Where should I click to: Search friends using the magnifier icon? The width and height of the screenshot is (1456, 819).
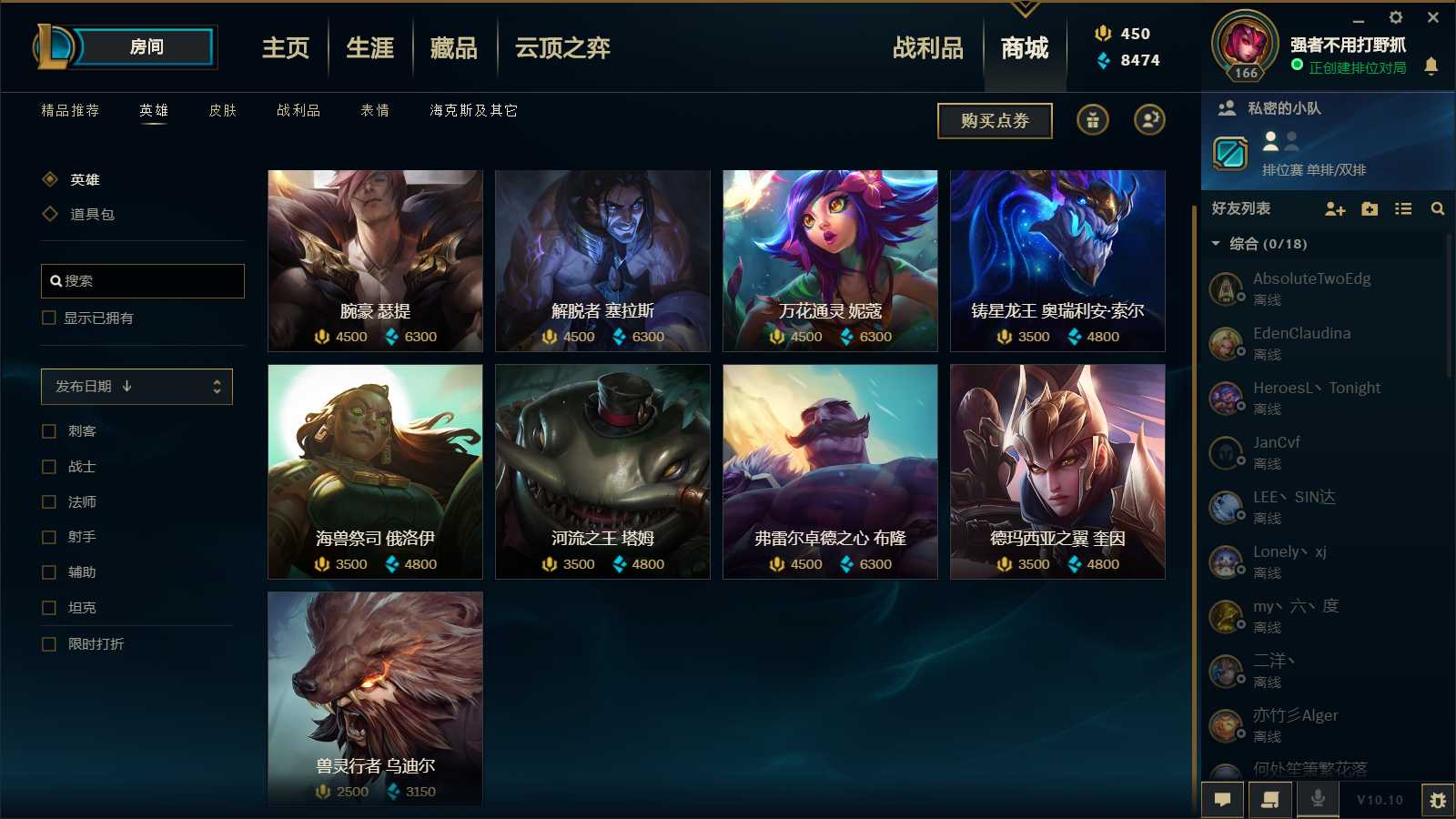point(1438,209)
